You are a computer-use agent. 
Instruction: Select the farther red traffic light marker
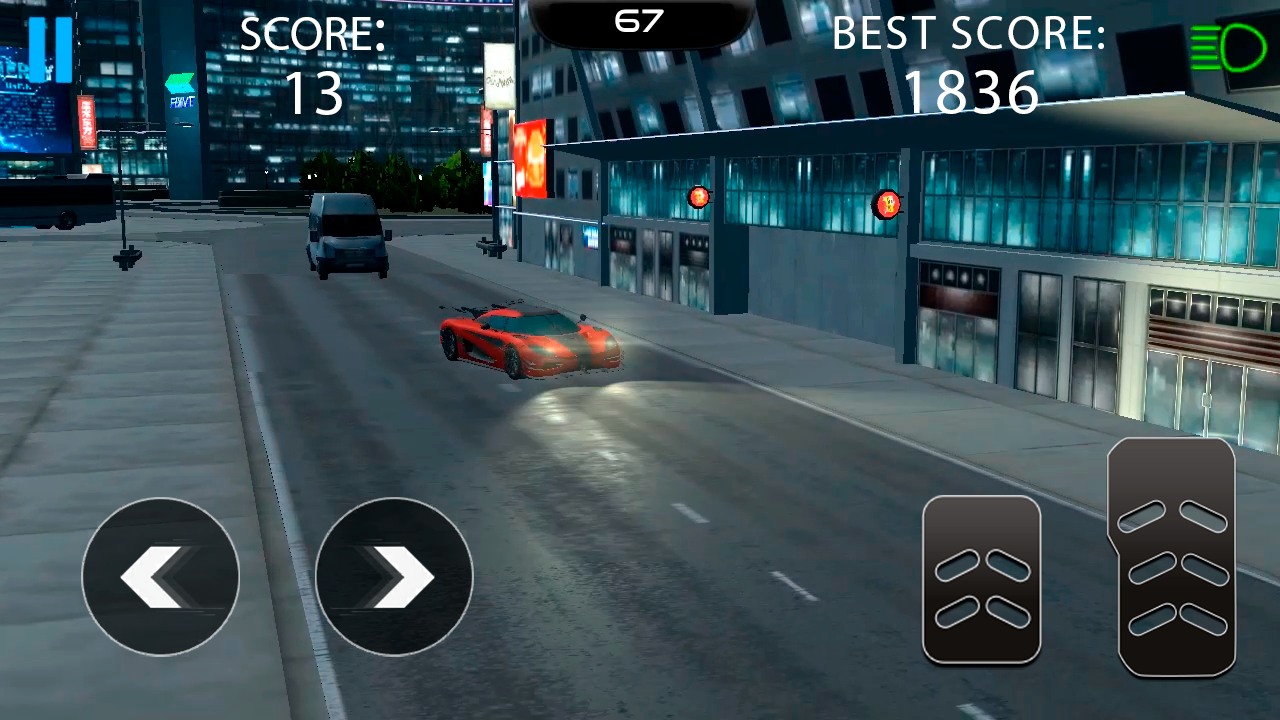click(888, 204)
